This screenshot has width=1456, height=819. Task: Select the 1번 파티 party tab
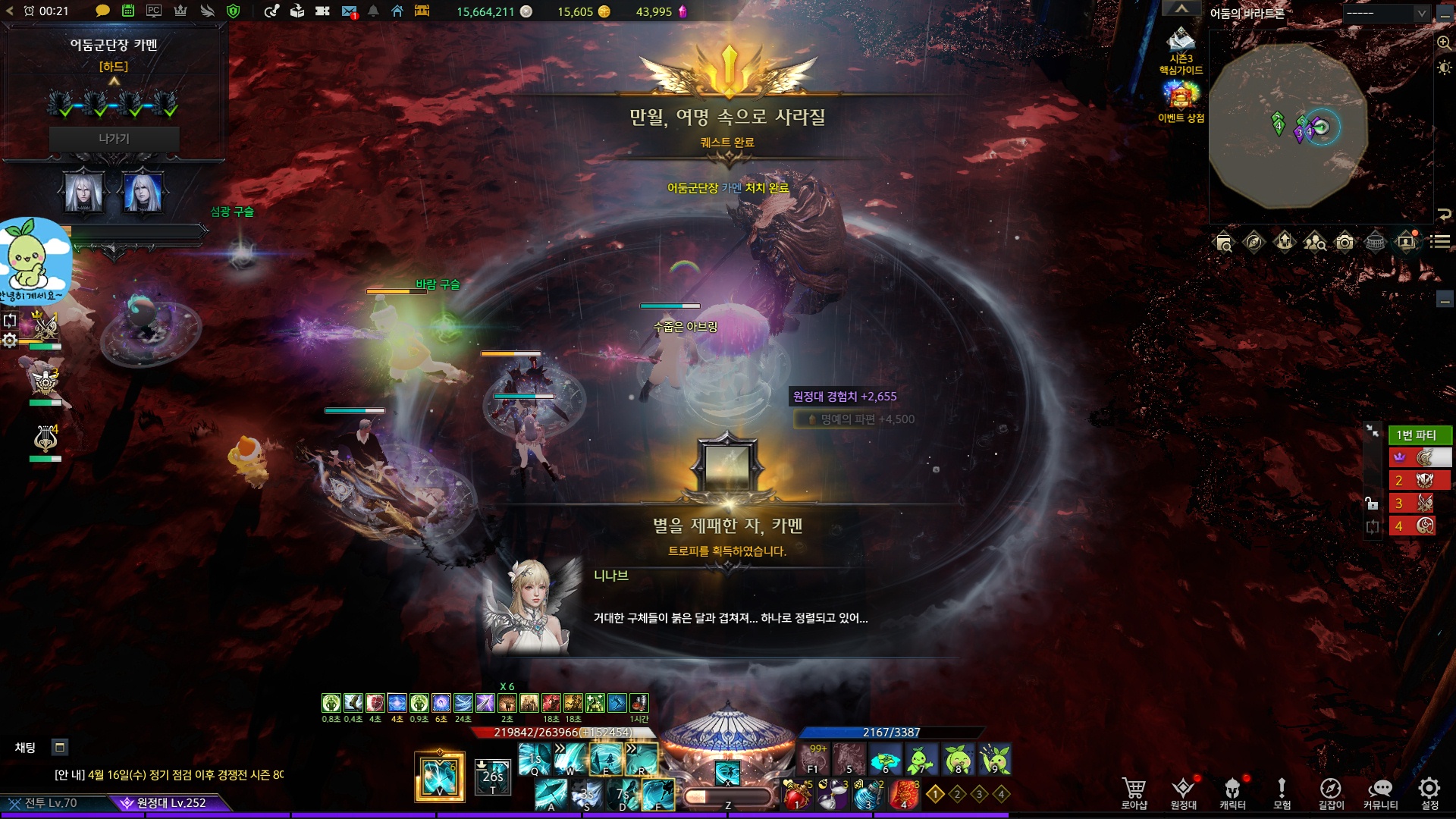[1420, 435]
